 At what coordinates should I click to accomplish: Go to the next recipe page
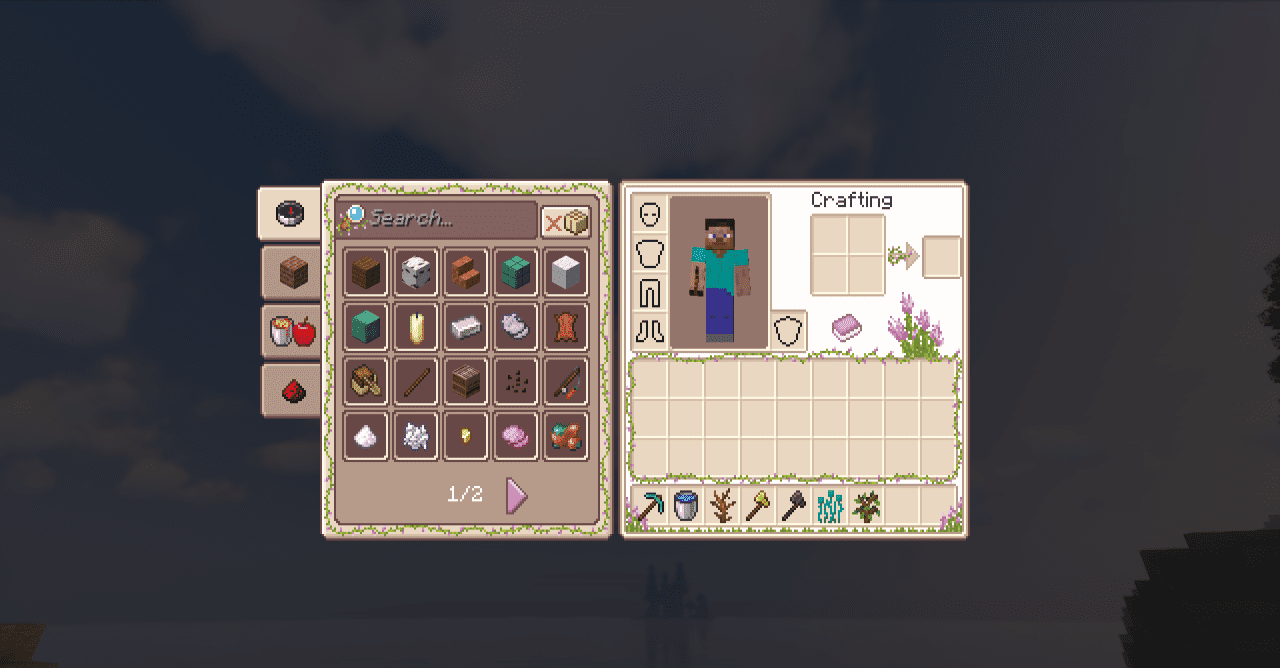(x=515, y=495)
